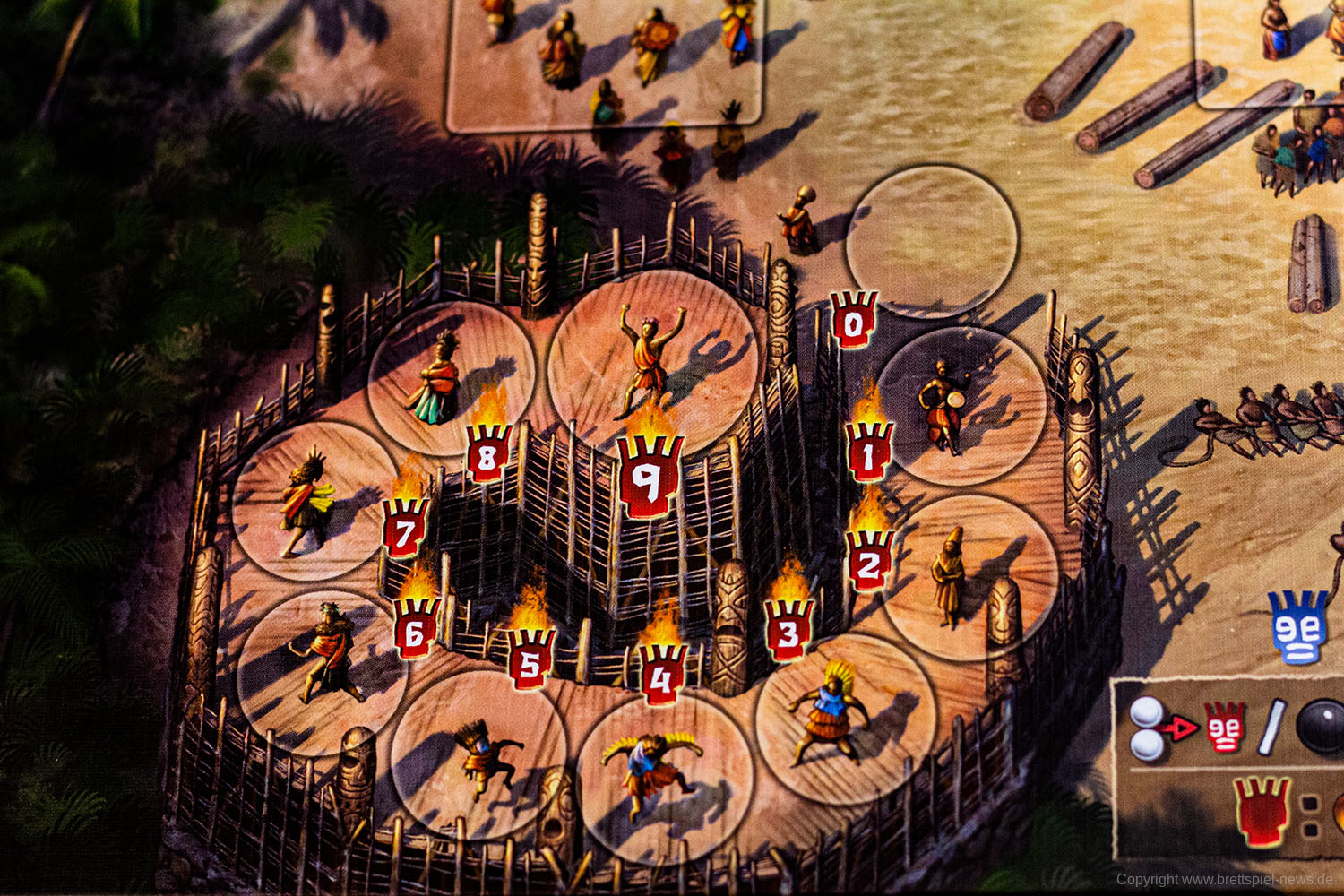Click the blue tiki mask icon
This screenshot has width=1344, height=896.
[1299, 627]
